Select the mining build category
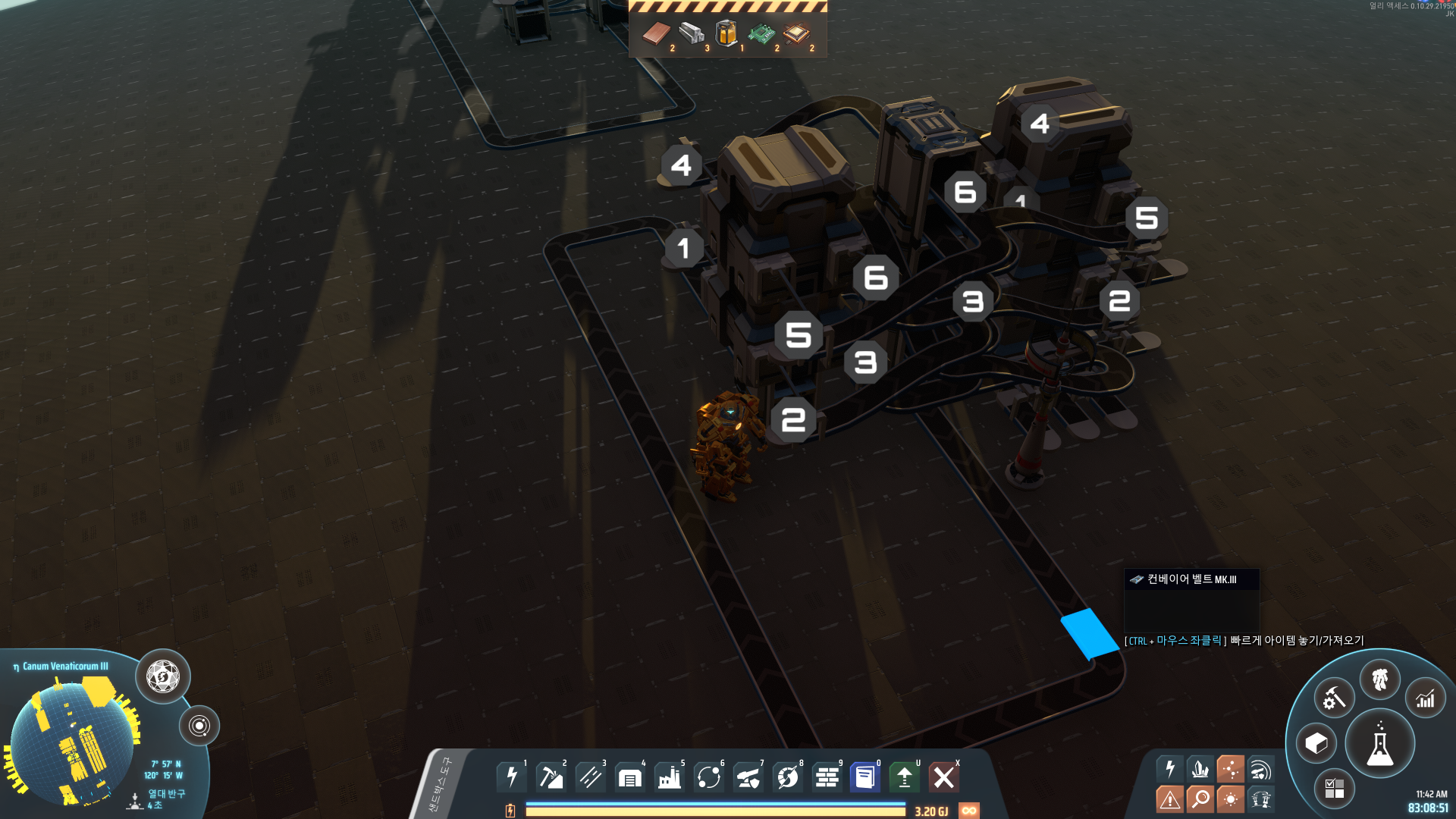The width and height of the screenshot is (1456, 819). click(x=551, y=777)
